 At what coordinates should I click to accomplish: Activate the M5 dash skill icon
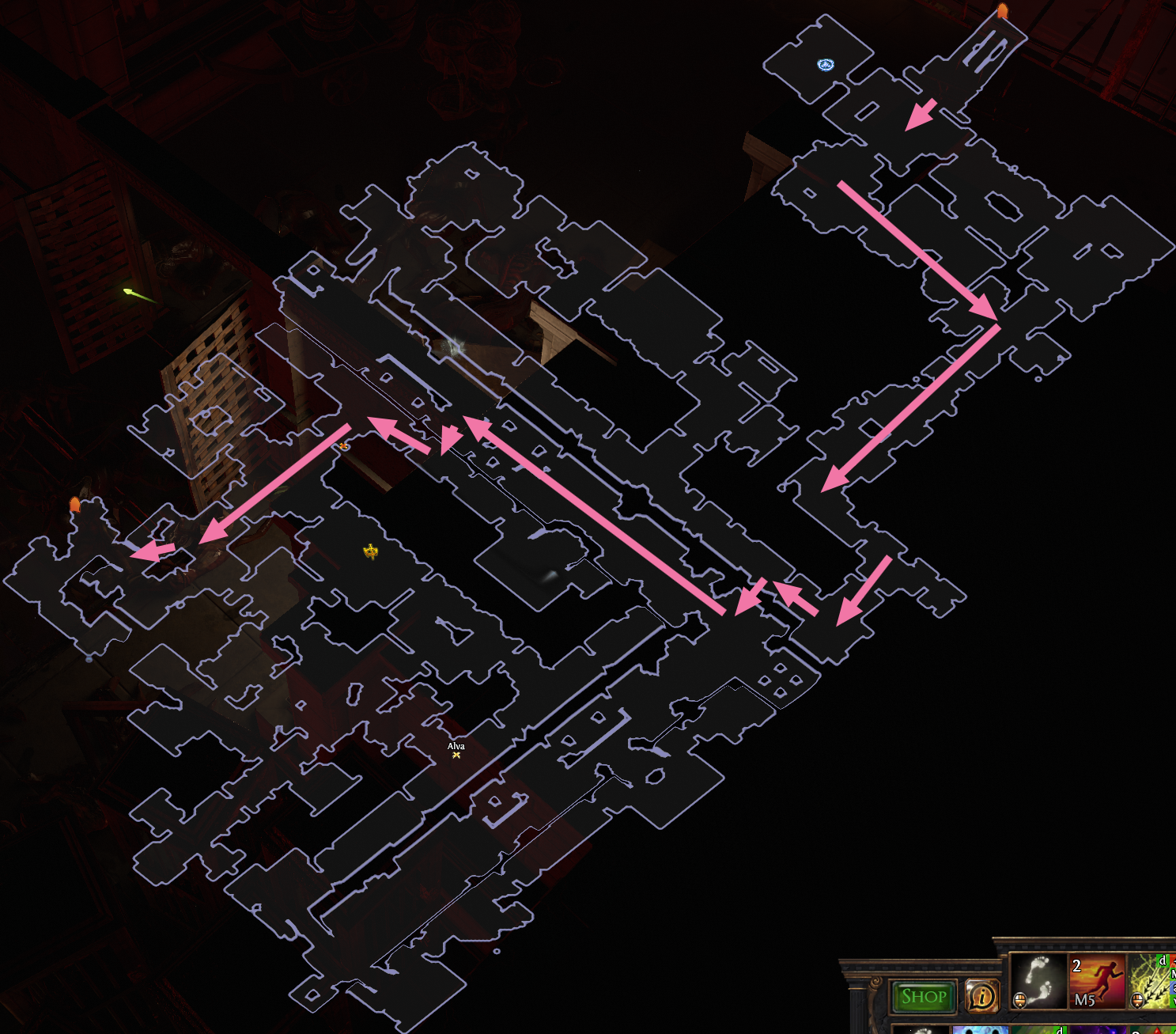coord(1098,981)
